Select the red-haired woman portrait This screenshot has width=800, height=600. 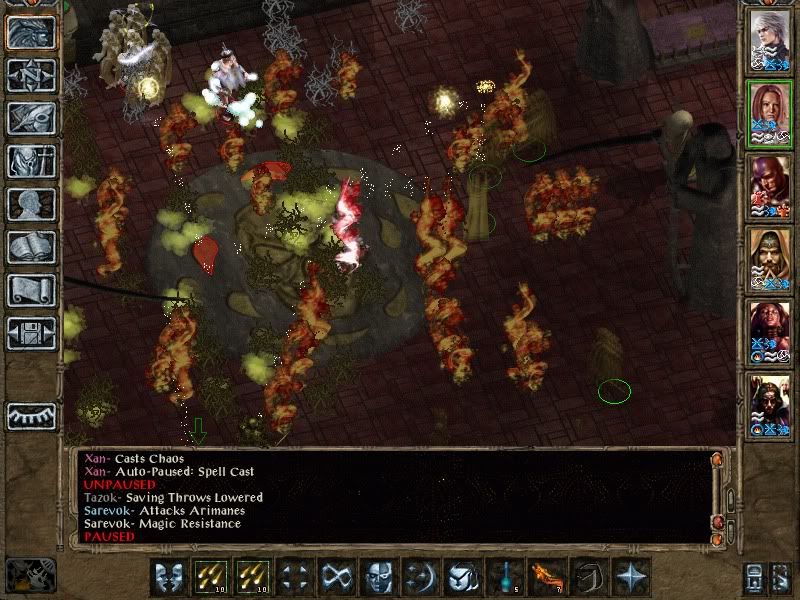(771, 113)
